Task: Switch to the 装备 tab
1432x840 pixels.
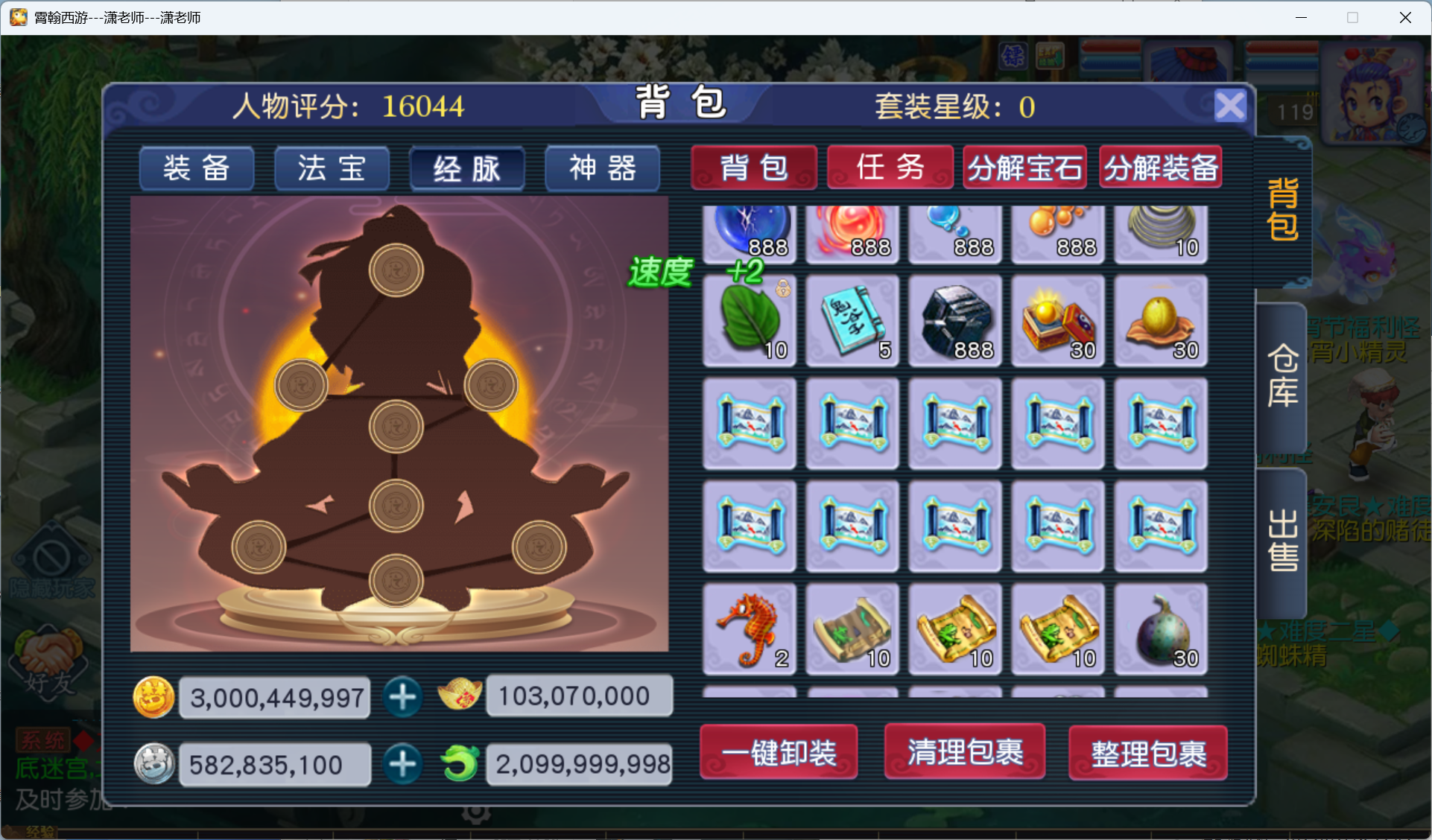Action: pos(196,168)
